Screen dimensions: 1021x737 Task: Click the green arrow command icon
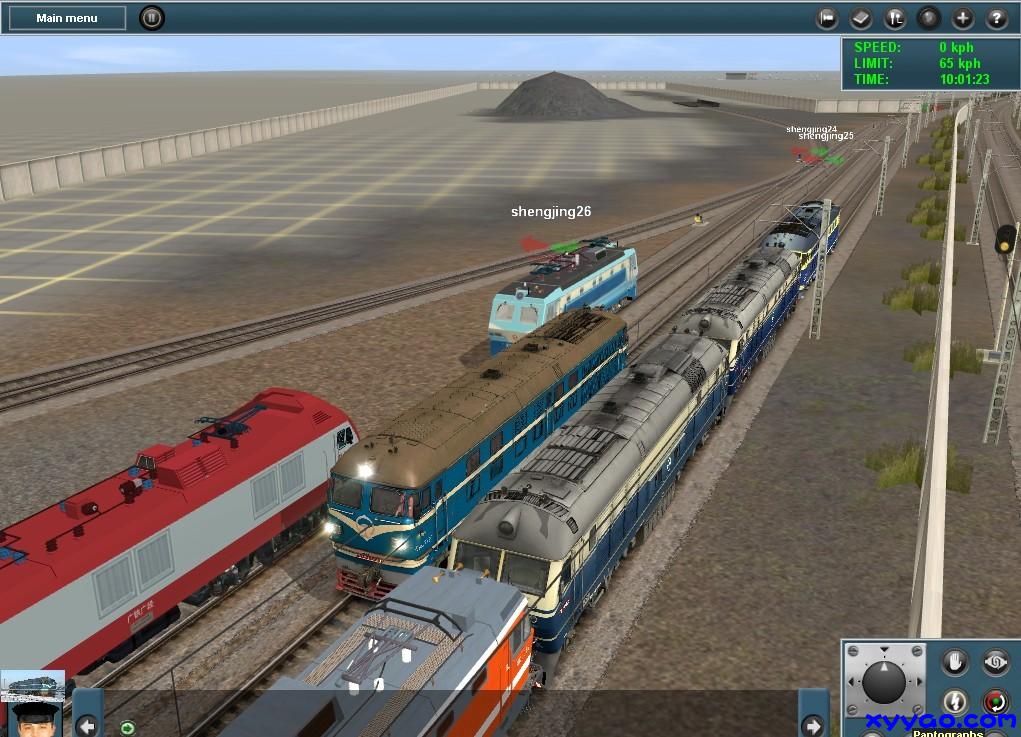tap(127, 727)
